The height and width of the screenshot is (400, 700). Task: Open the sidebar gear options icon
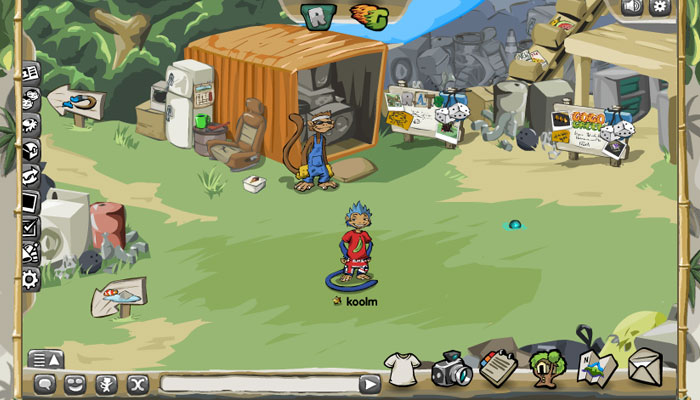pos(31,279)
